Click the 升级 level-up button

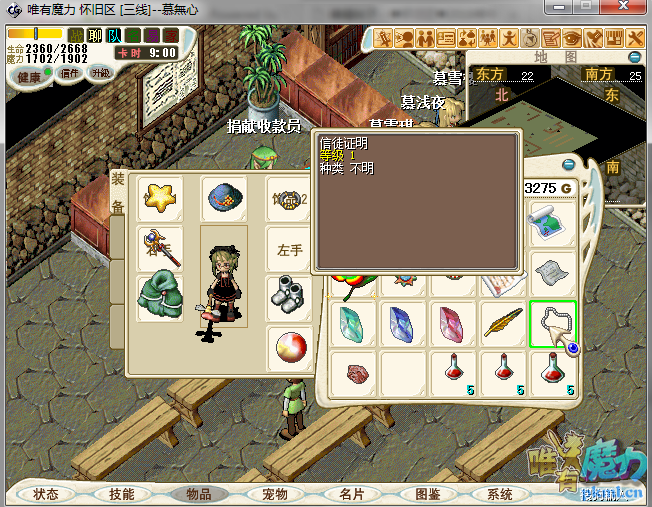pyautogui.click(x=100, y=73)
